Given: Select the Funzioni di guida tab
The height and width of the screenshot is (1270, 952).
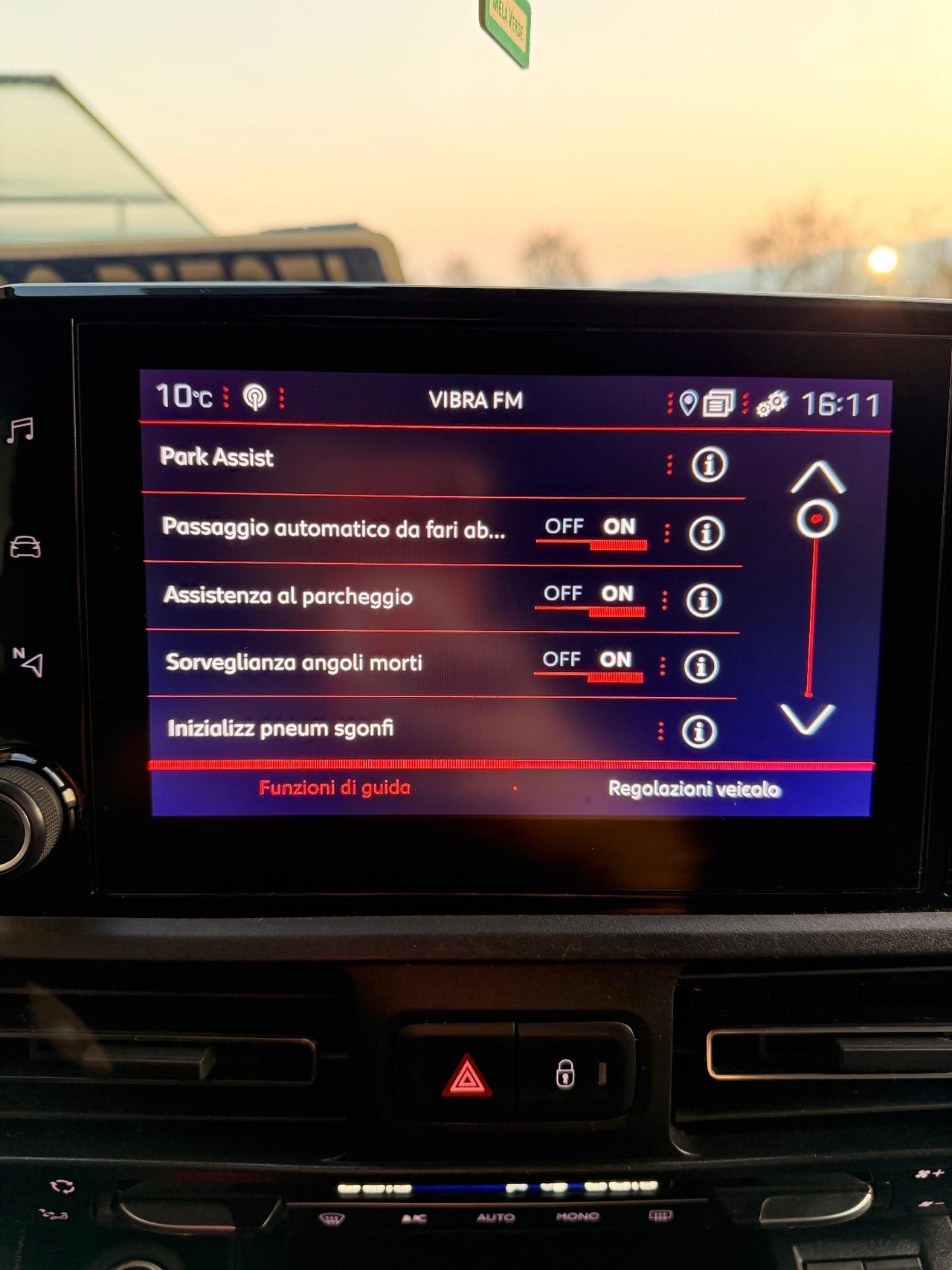Looking at the screenshot, I should point(332,789).
